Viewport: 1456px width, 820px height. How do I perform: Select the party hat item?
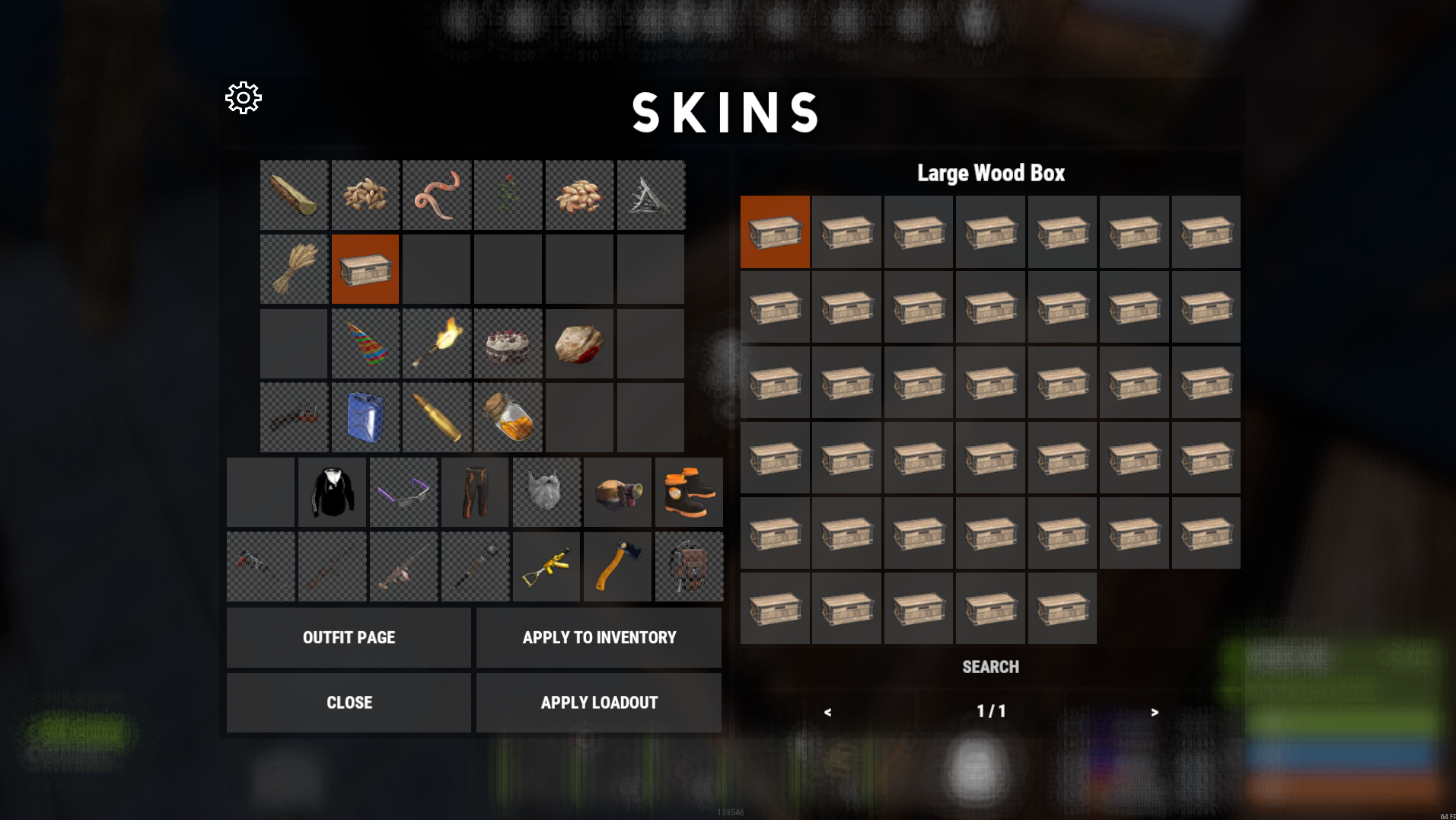tap(365, 343)
